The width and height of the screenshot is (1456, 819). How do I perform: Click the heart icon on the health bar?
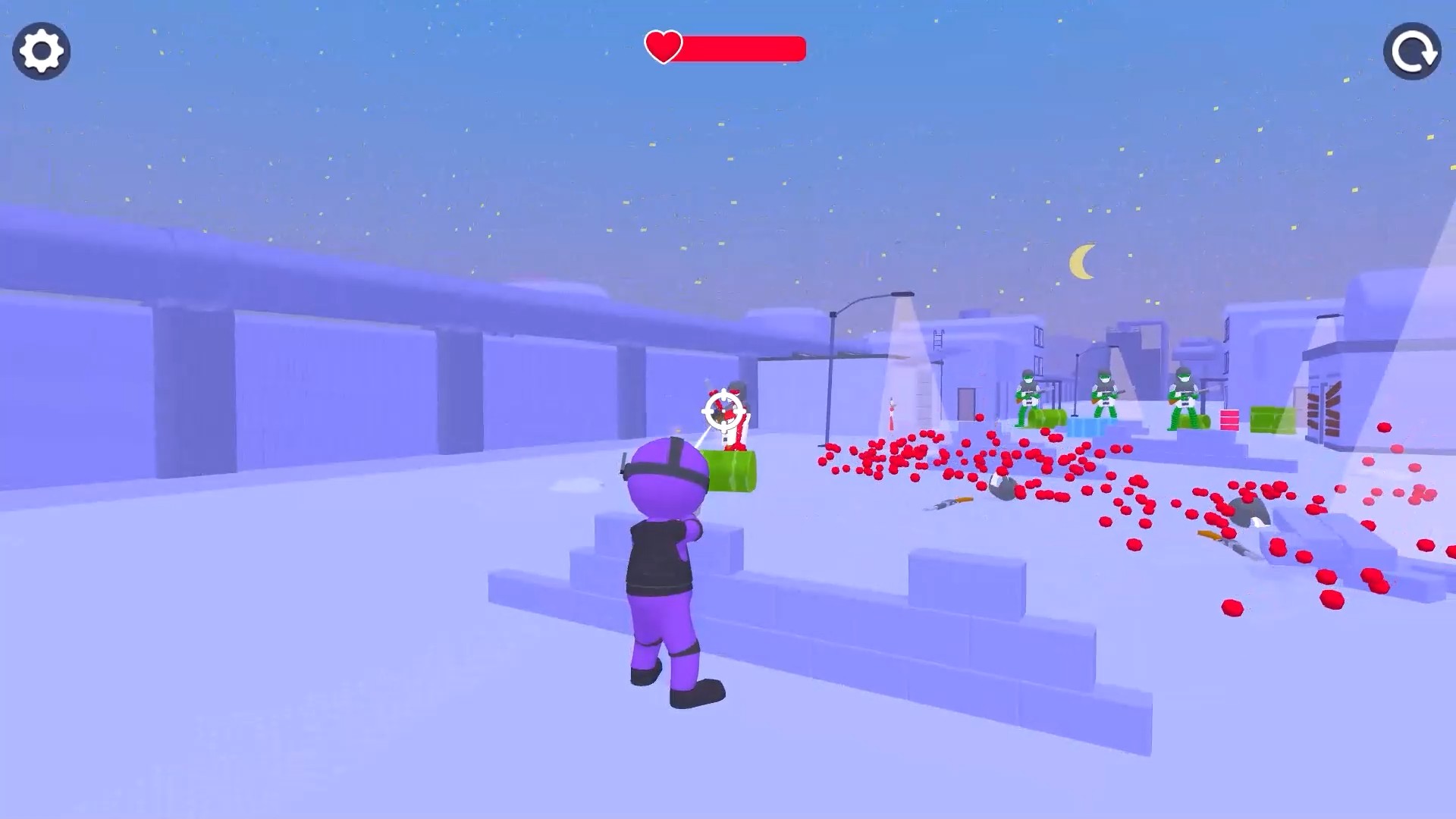click(x=663, y=49)
